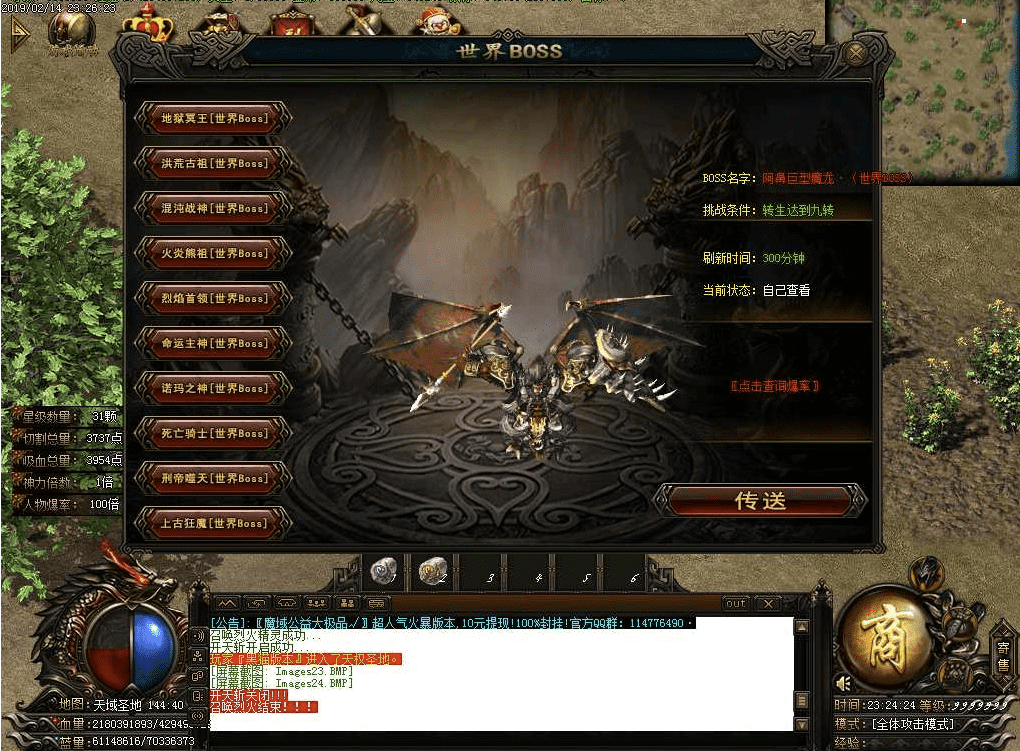
Task: Choose the 上古狂魔 boss button
Action: pyautogui.click(x=214, y=523)
